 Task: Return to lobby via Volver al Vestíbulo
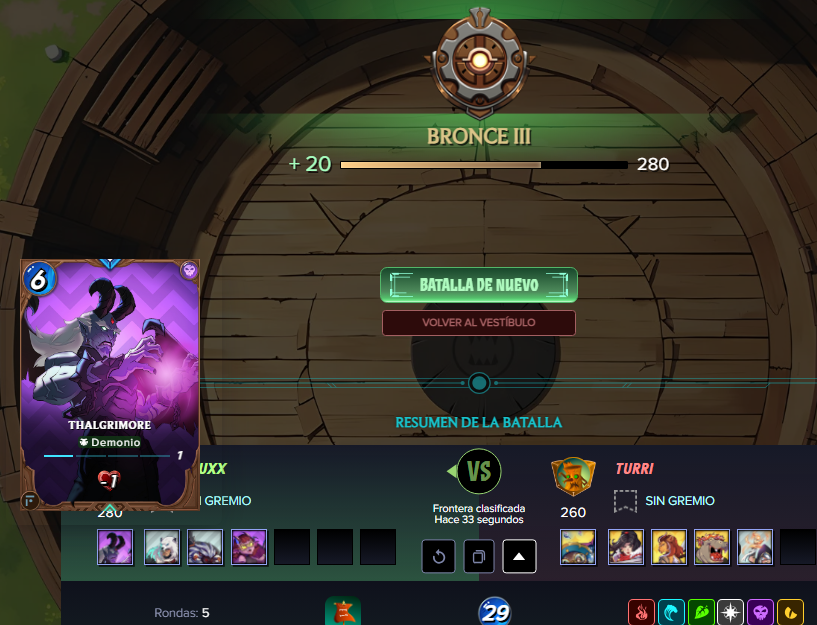pyautogui.click(x=478, y=323)
